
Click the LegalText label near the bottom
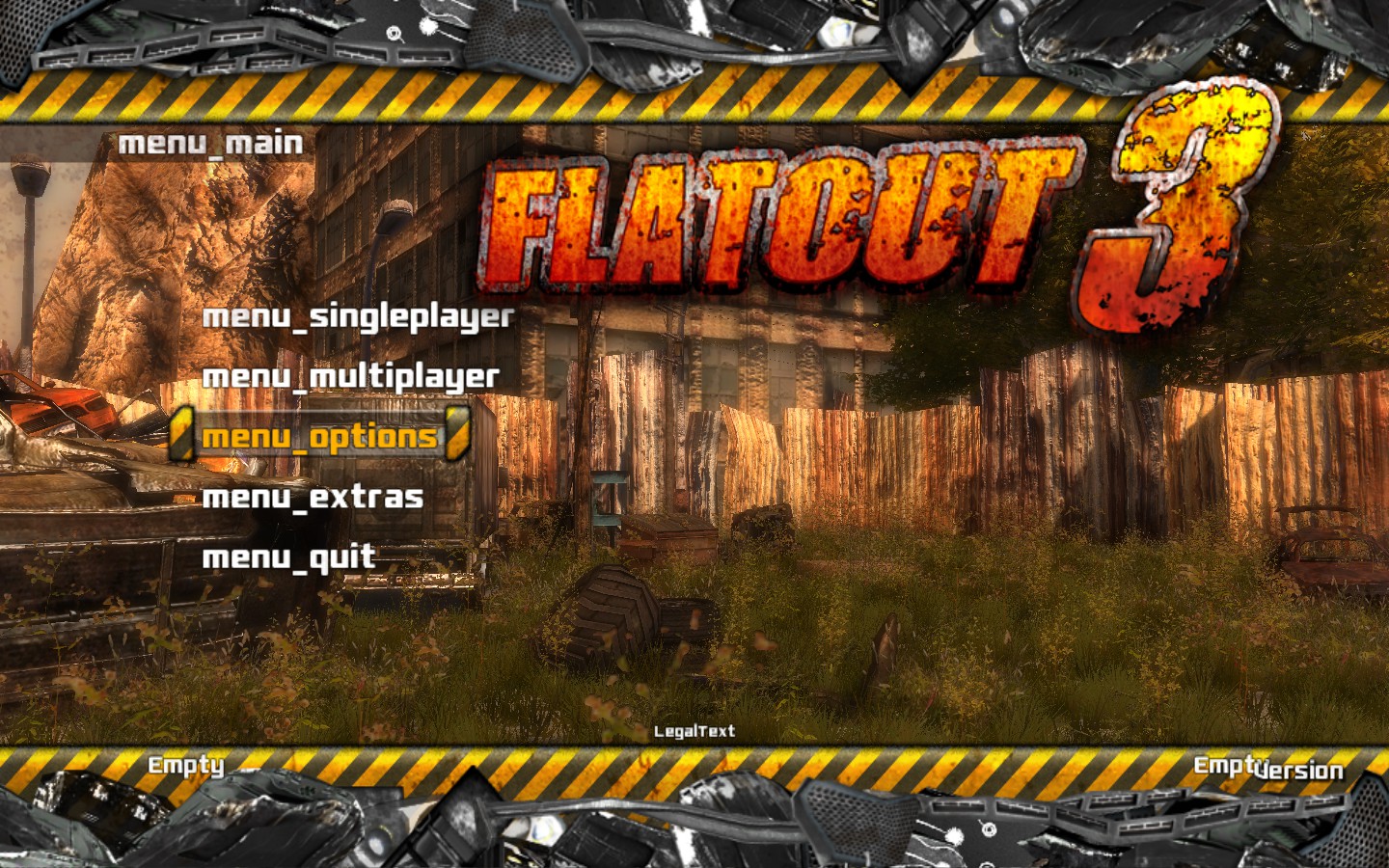[696, 732]
